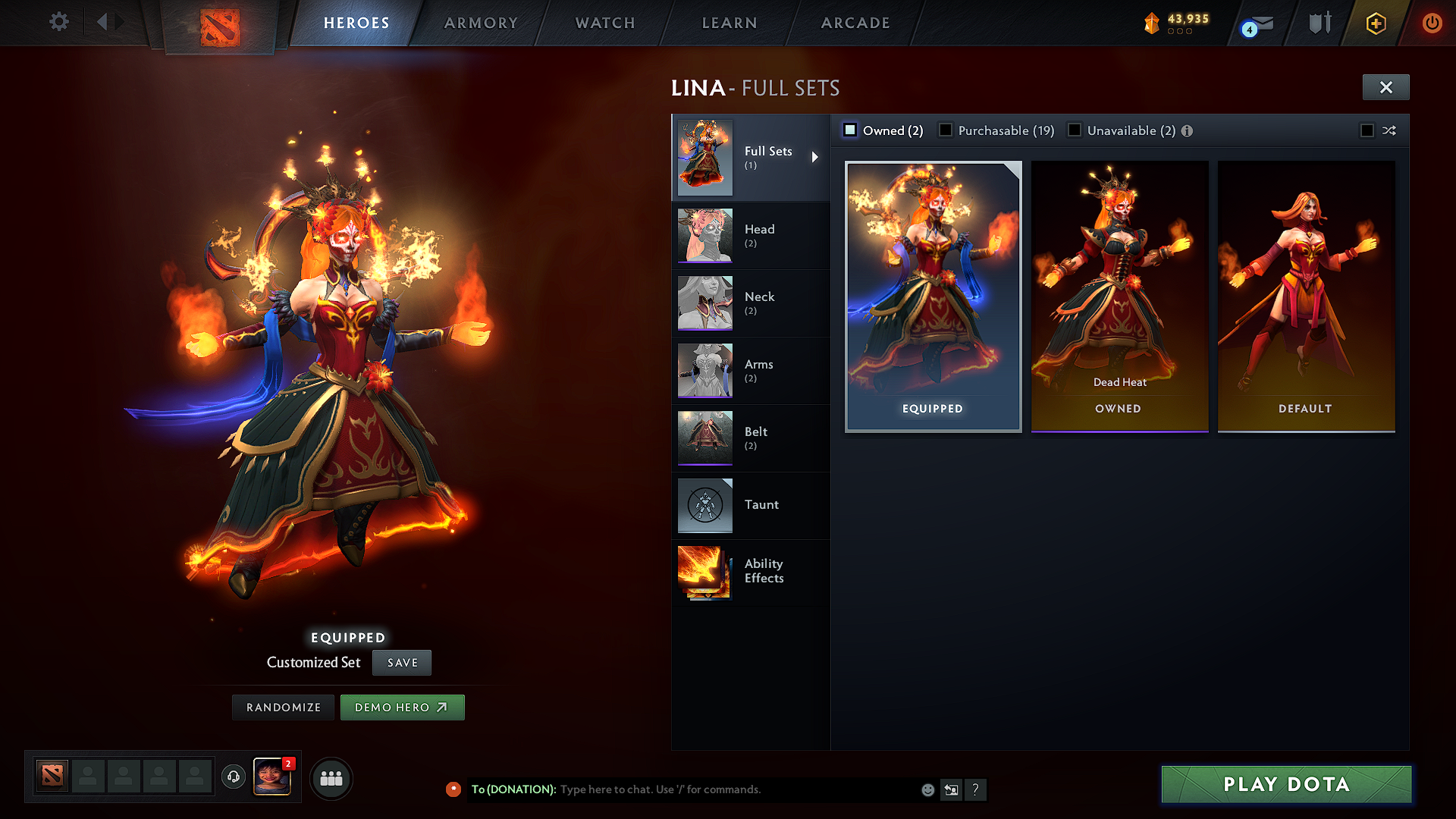
Task: Open the emoticon picker beside chat
Action: (x=927, y=789)
